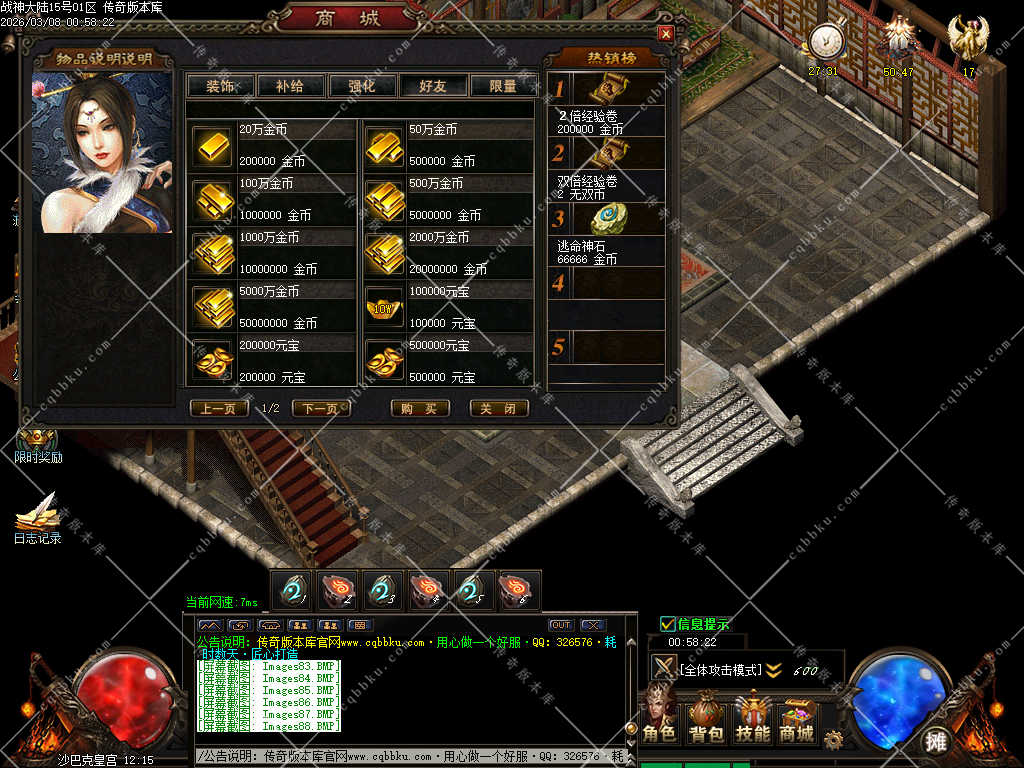Open the 补给 shop category
Screen dimensions: 1024x768
[x=289, y=86]
